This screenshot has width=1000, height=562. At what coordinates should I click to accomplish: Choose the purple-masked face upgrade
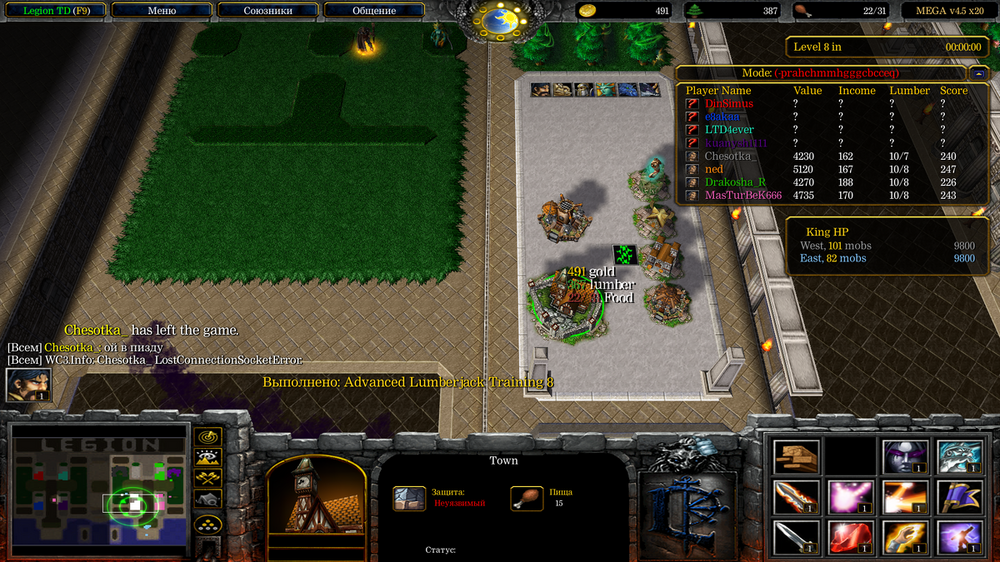click(x=904, y=456)
